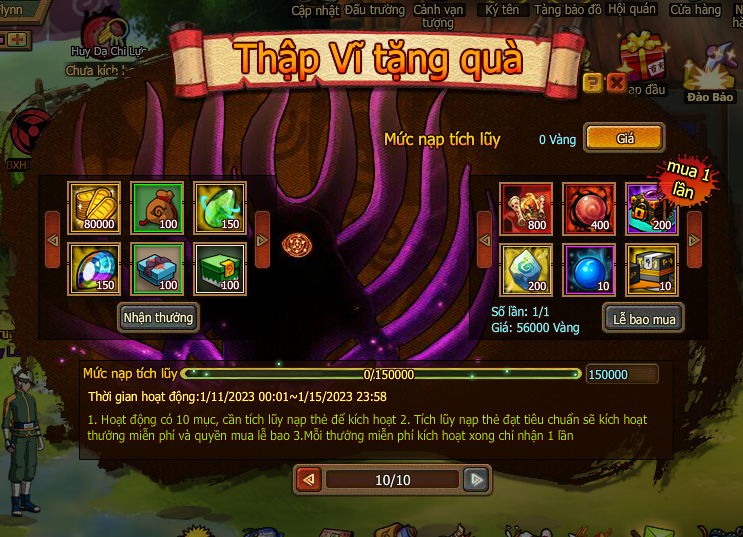The image size is (743, 537).
Task: Select the gold ingots 80000 reward
Action: (x=94, y=208)
